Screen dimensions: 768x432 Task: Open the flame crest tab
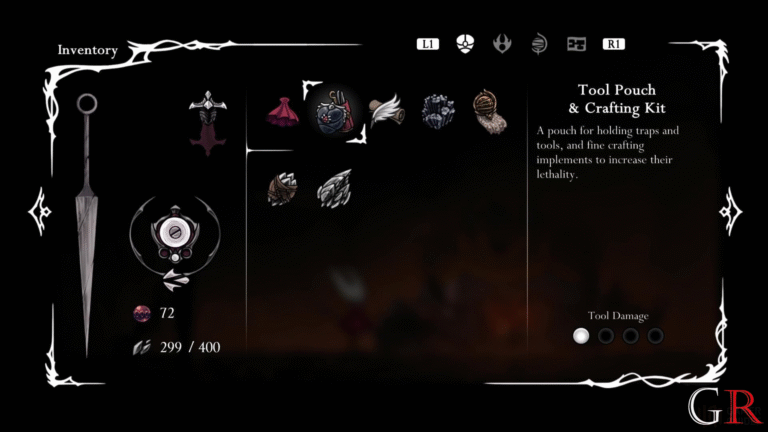click(502, 44)
